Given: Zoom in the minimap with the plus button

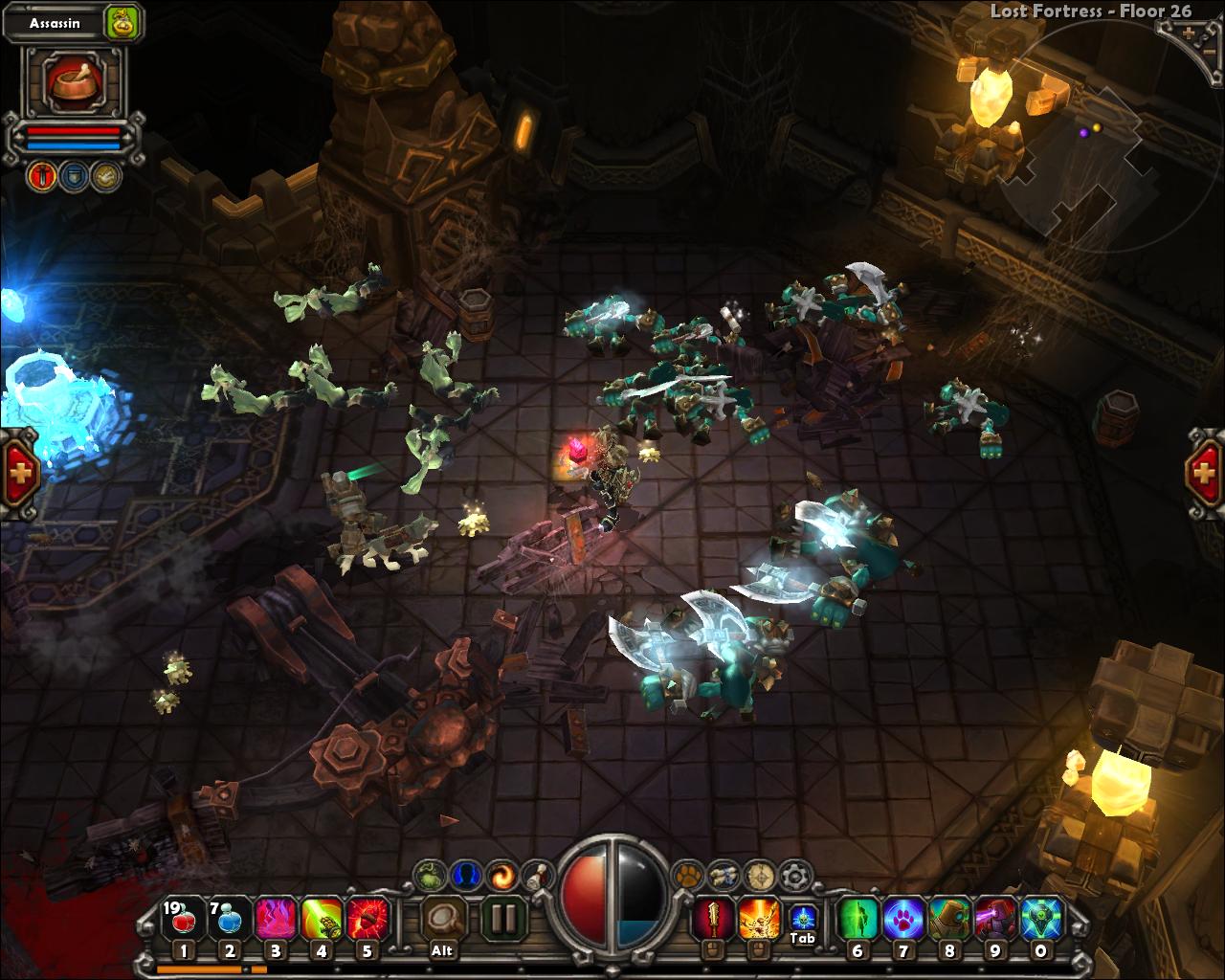Looking at the screenshot, I should (1189, 32).
